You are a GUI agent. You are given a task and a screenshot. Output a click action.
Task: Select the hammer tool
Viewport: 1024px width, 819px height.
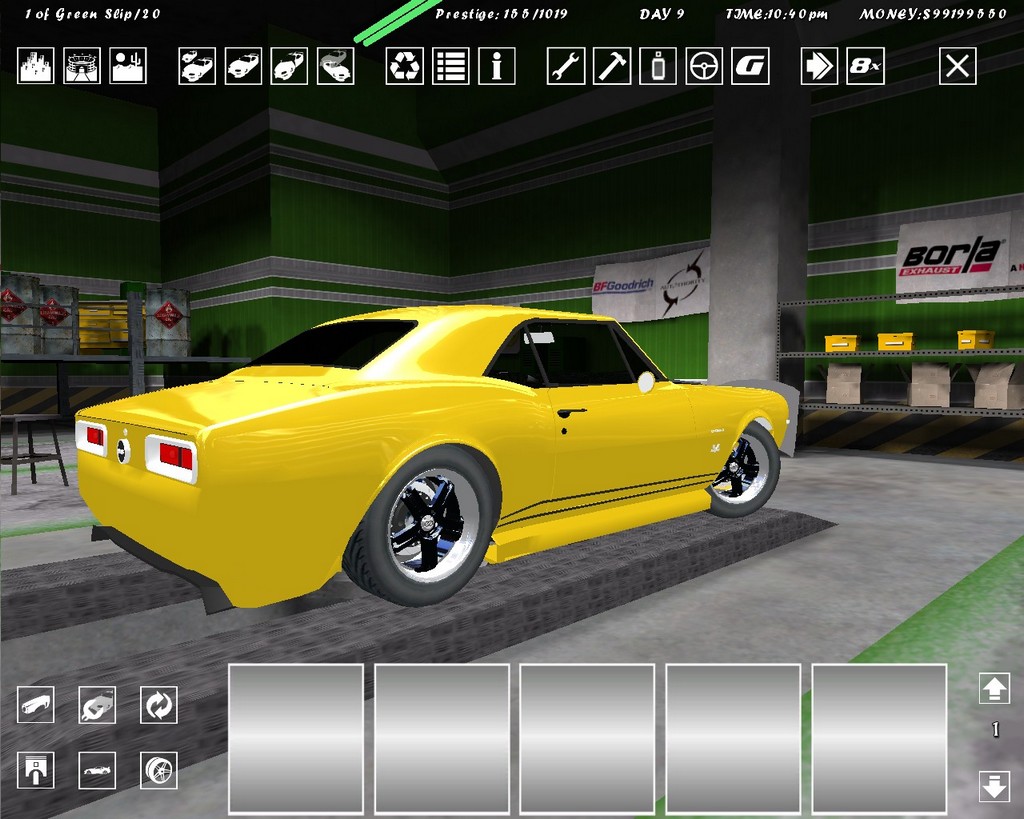pos(612,67)
